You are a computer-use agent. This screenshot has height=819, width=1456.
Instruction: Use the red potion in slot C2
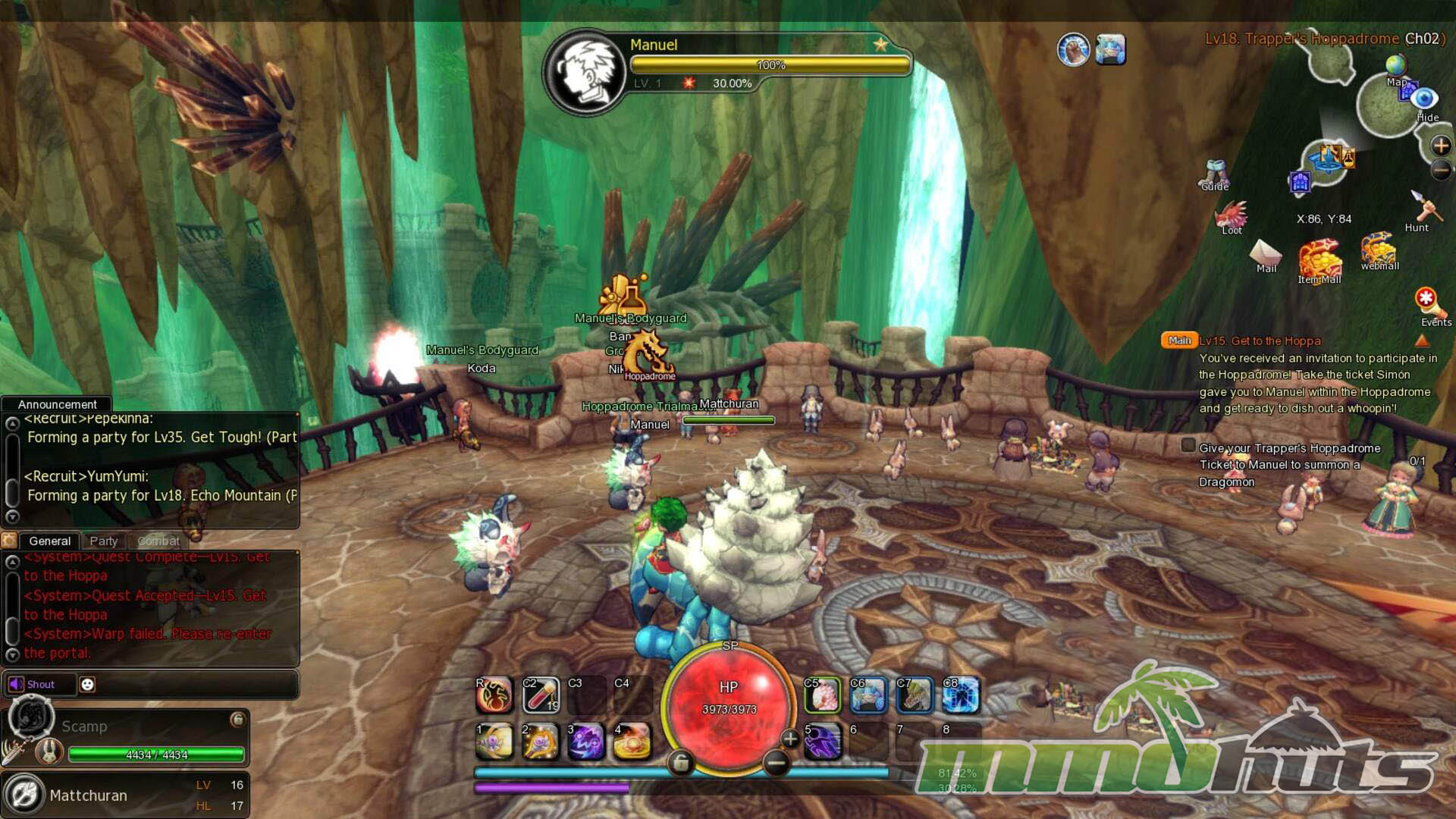(x=540, y=695)
